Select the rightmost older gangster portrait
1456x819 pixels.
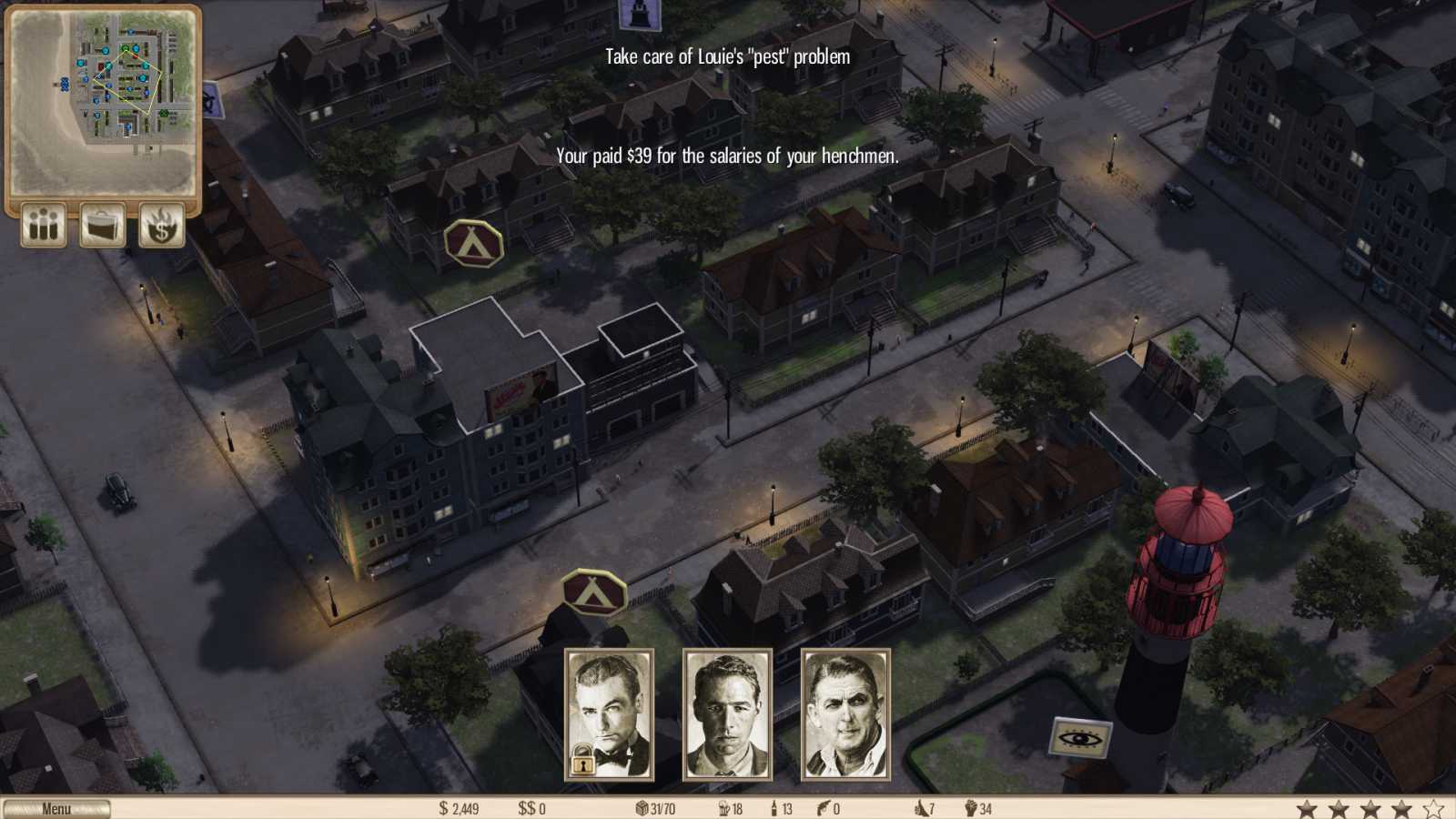click(845, 714)
